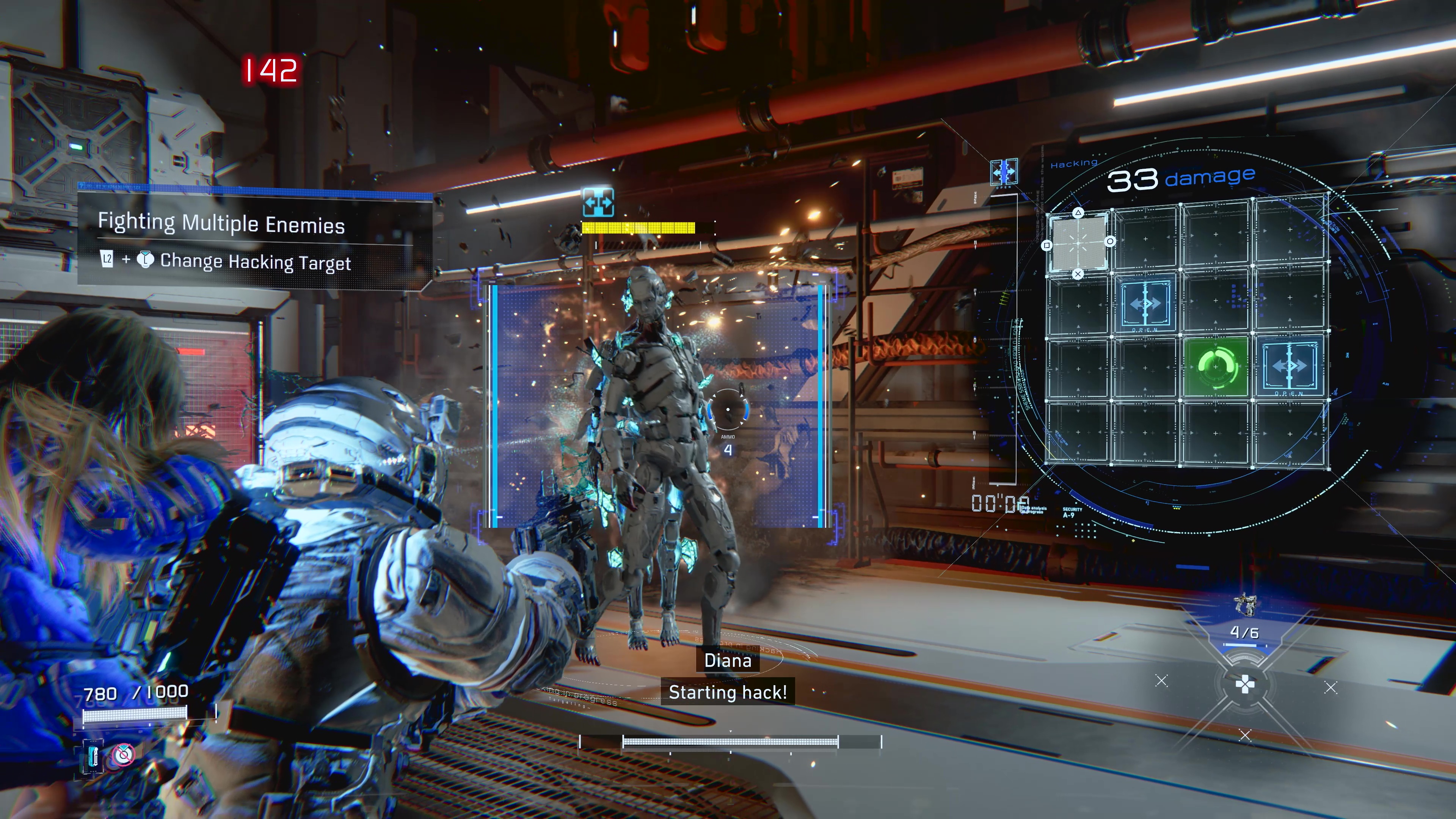Select the green goal node on hacking grid

pyautogui.click(x=1215, y=367)
